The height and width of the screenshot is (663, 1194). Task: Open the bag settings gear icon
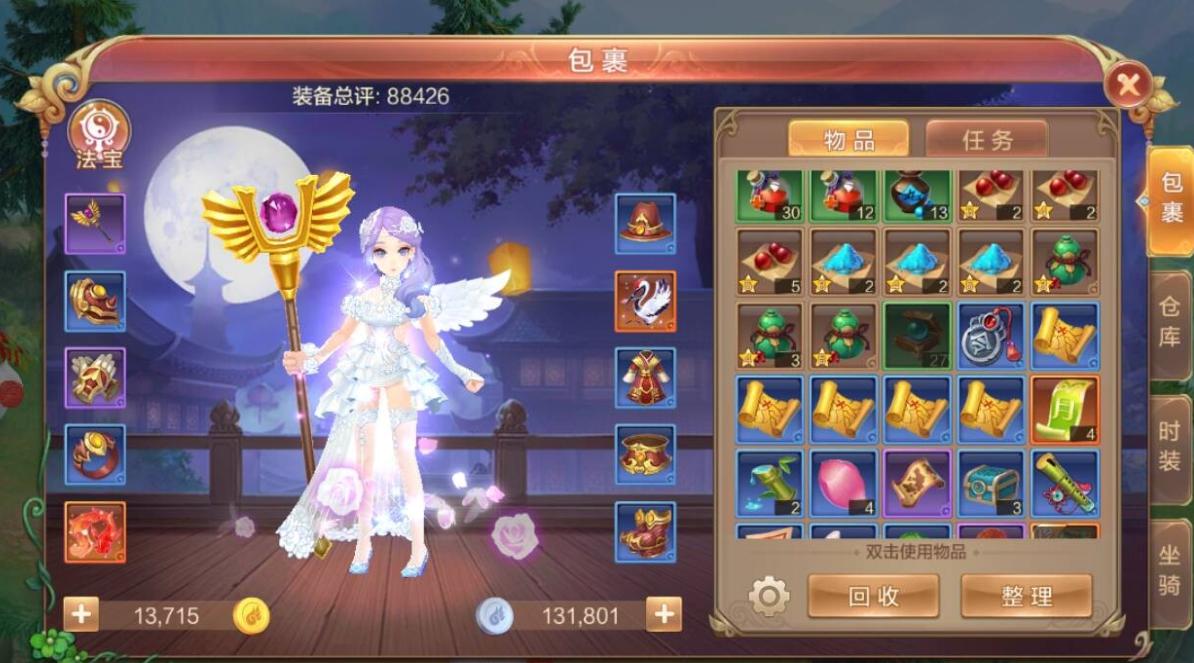pos(768,597)
